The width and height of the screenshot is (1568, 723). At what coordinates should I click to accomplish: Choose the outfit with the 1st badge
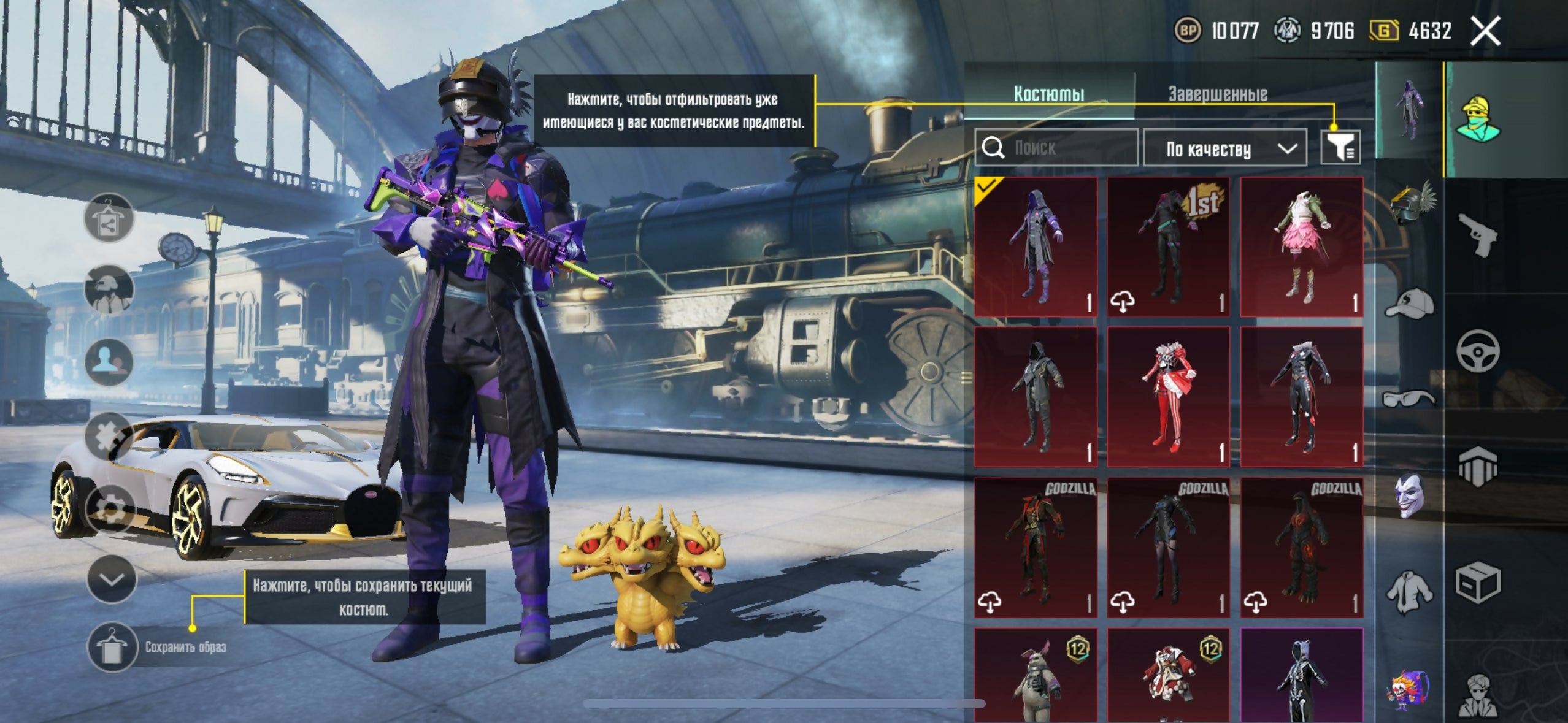(1169, 247)
